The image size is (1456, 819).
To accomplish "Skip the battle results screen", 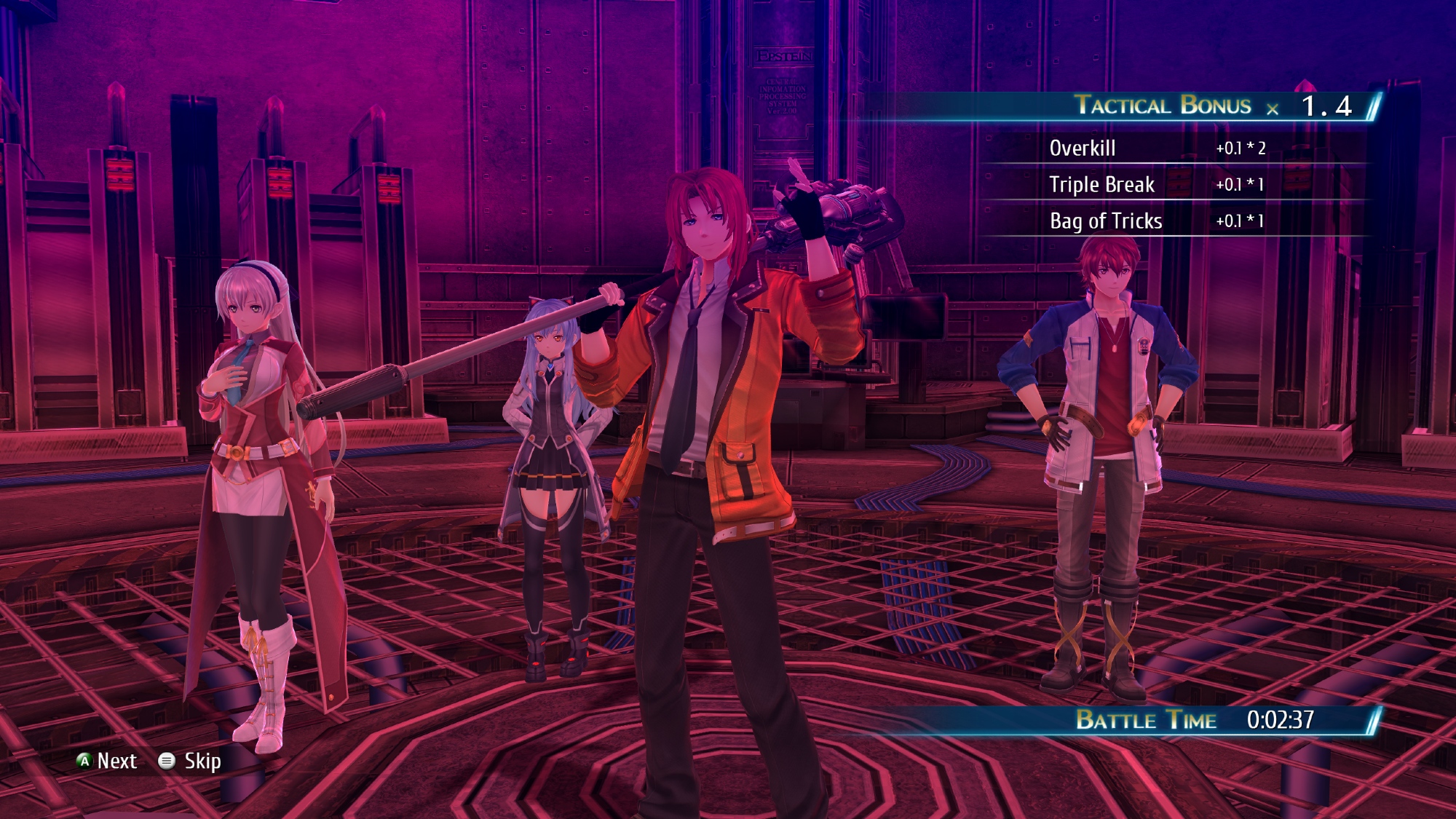I will tap(191, 761).
